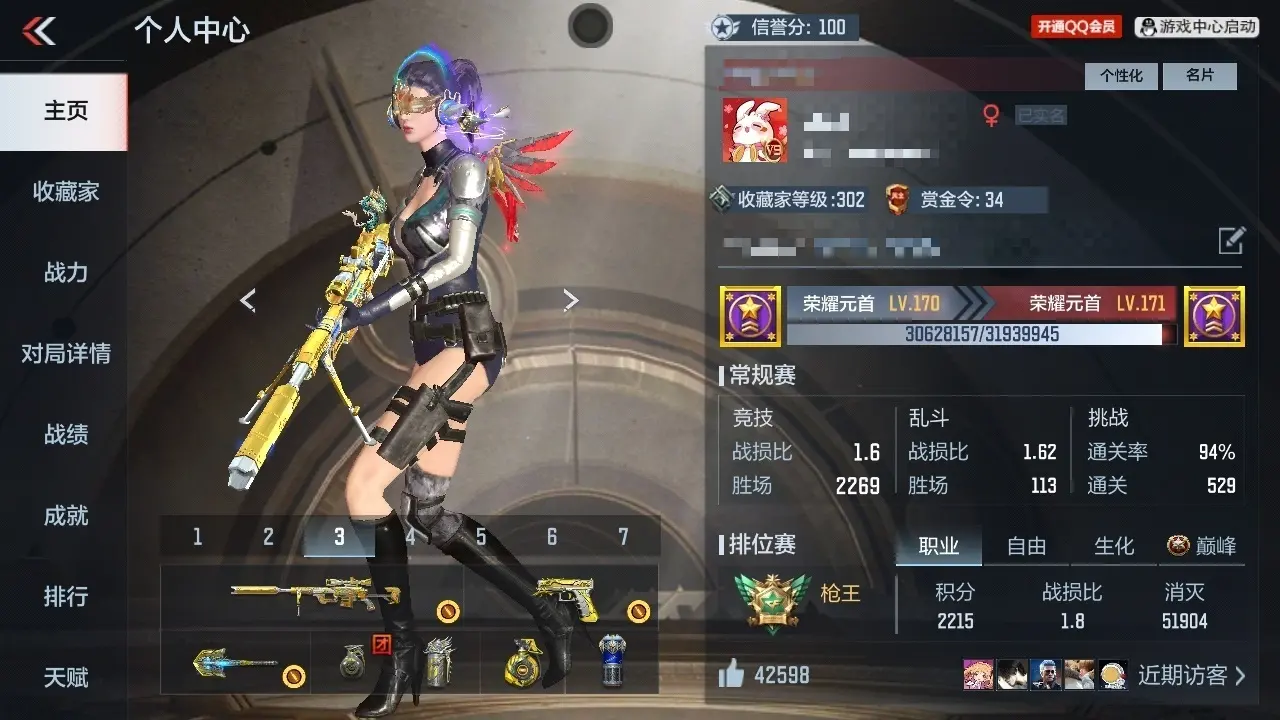Open 近期访客 recent visitors list

1191,676
